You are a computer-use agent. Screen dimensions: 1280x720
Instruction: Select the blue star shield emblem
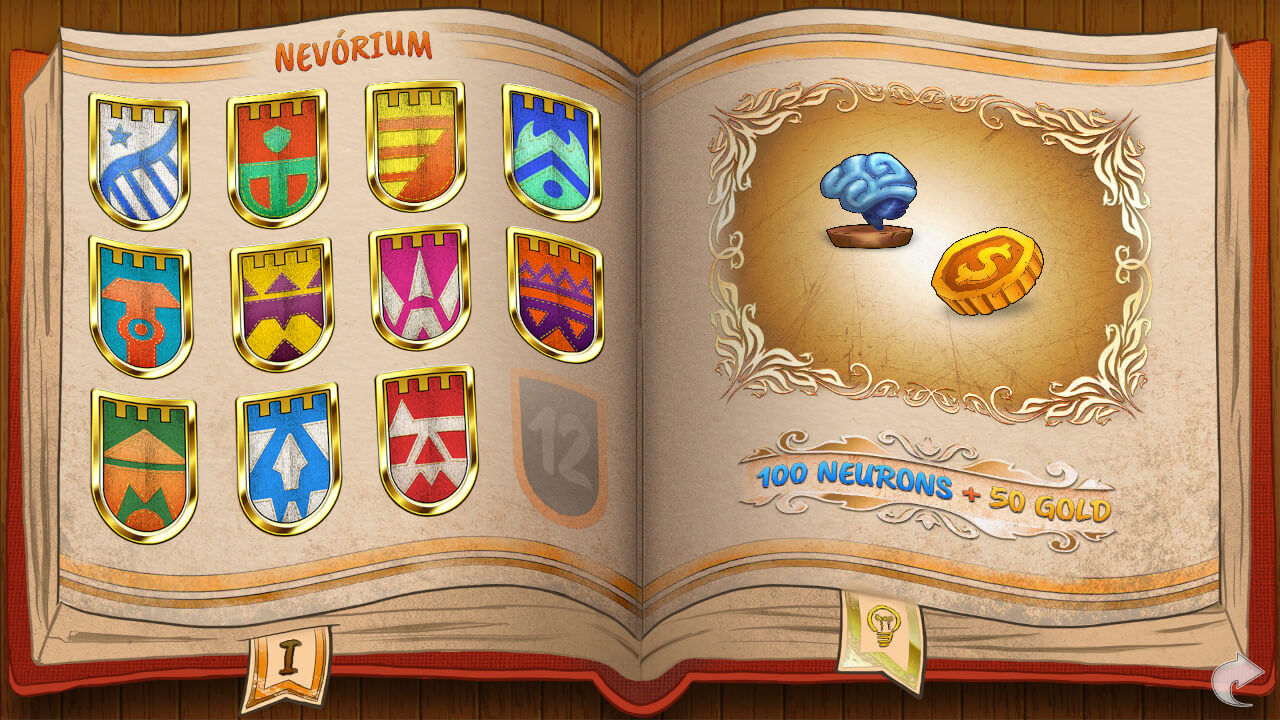point(141,157)
